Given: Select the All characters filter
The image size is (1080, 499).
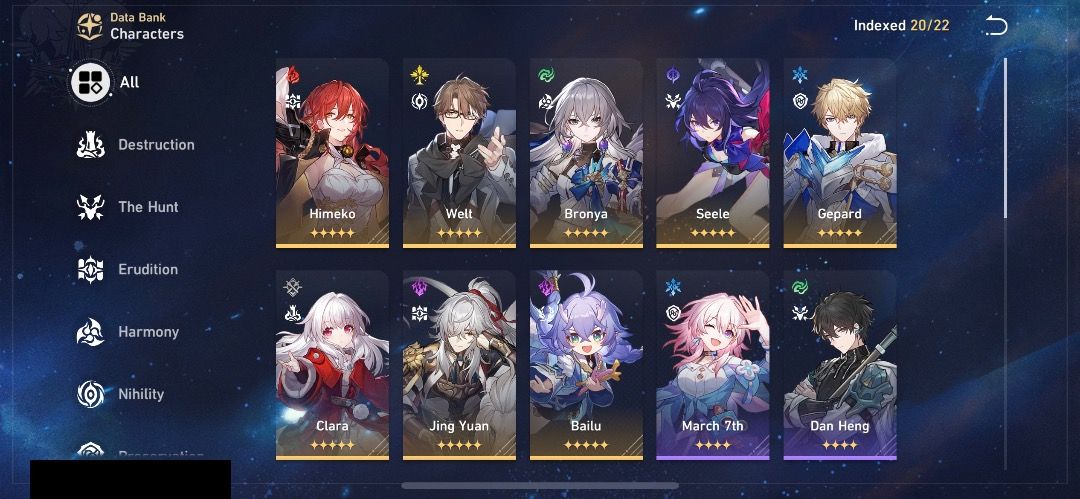Looking at the screenshot, I should tap(107, 83).
